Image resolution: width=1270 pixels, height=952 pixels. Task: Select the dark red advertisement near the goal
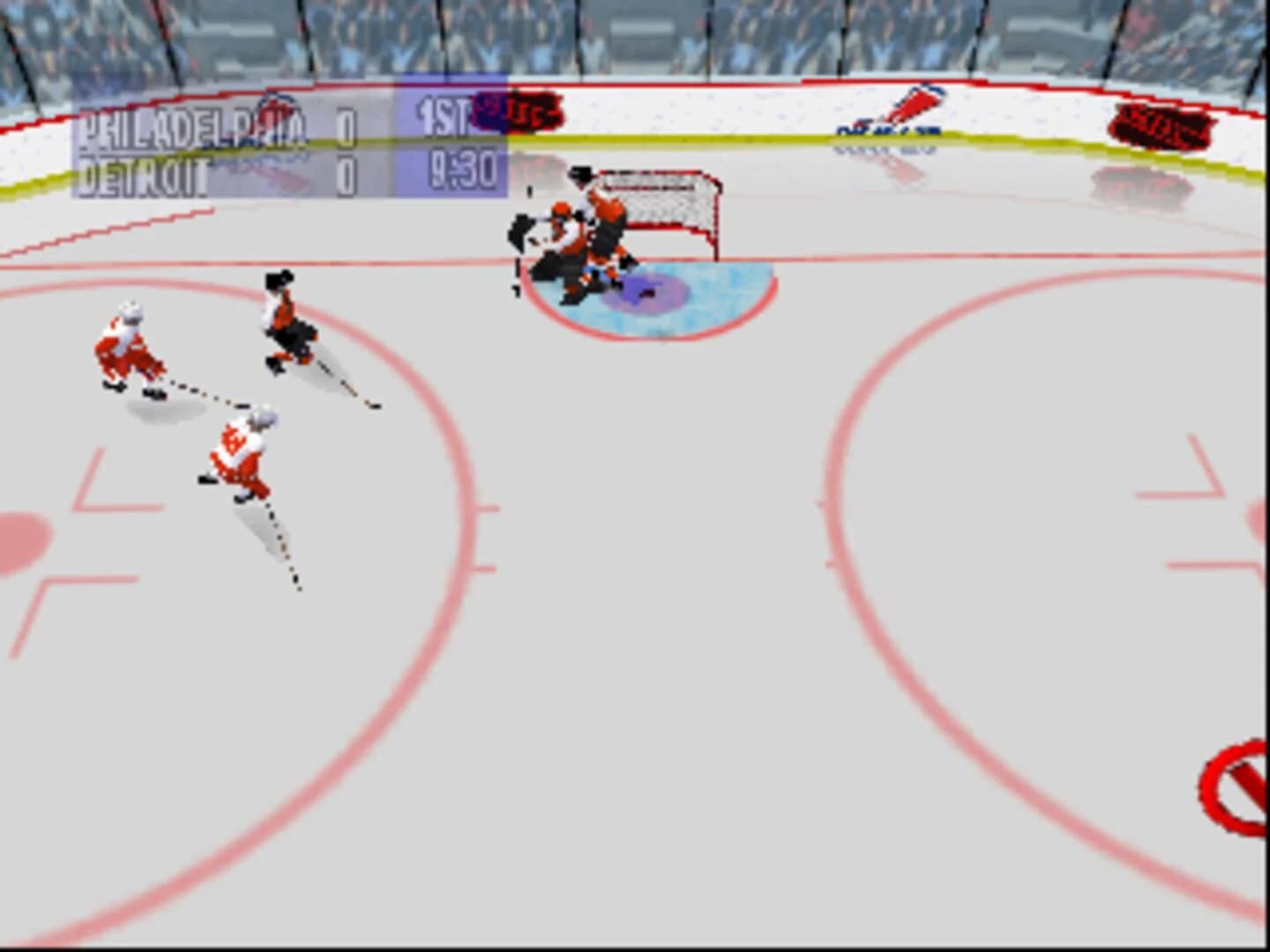(x=516, y=111)
